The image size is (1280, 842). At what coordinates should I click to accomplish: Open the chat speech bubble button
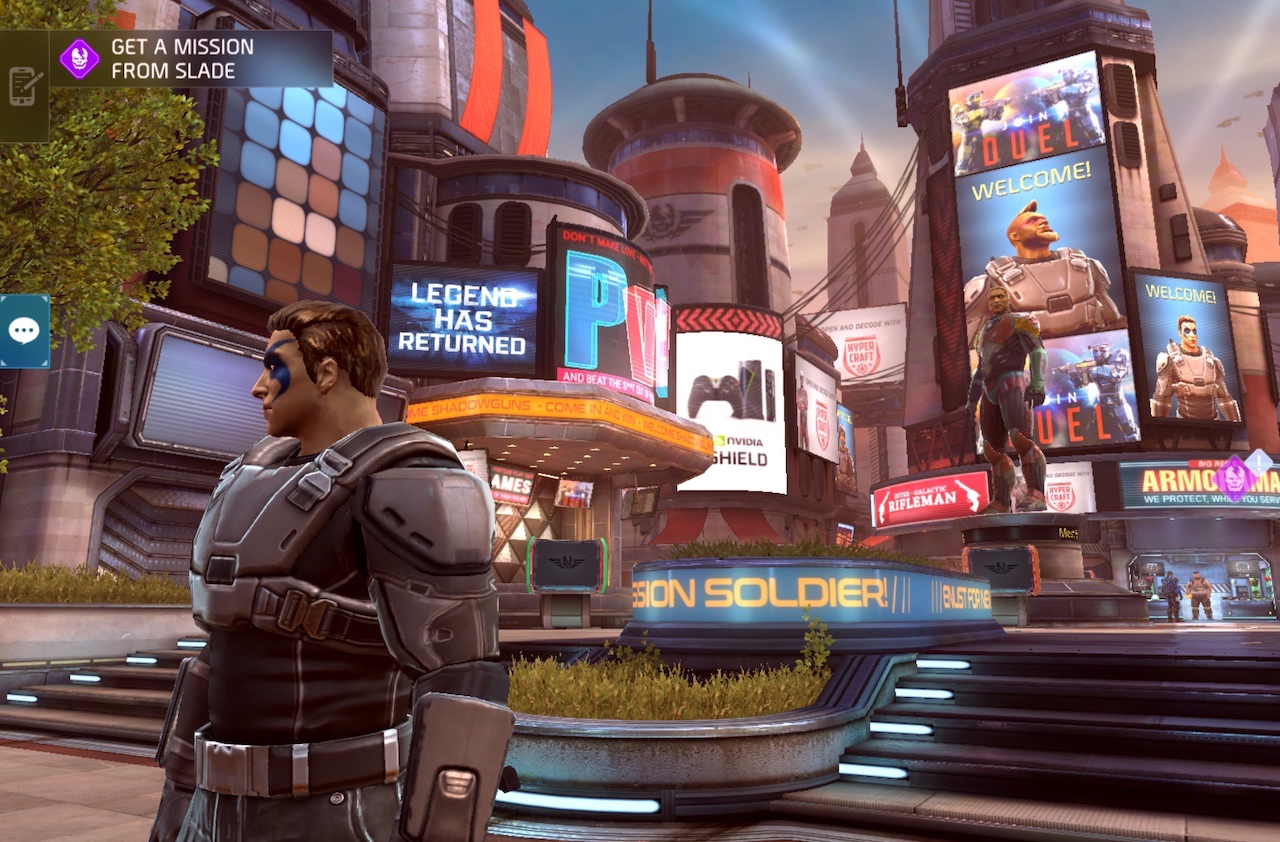23,331
